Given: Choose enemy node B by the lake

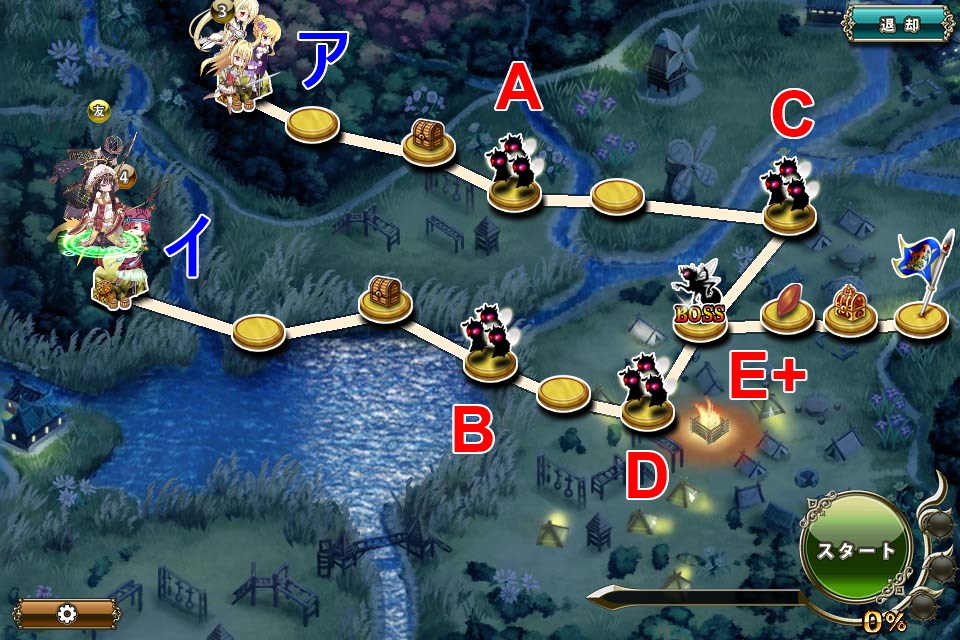Looking at the screenshot, I should [489, 345].
